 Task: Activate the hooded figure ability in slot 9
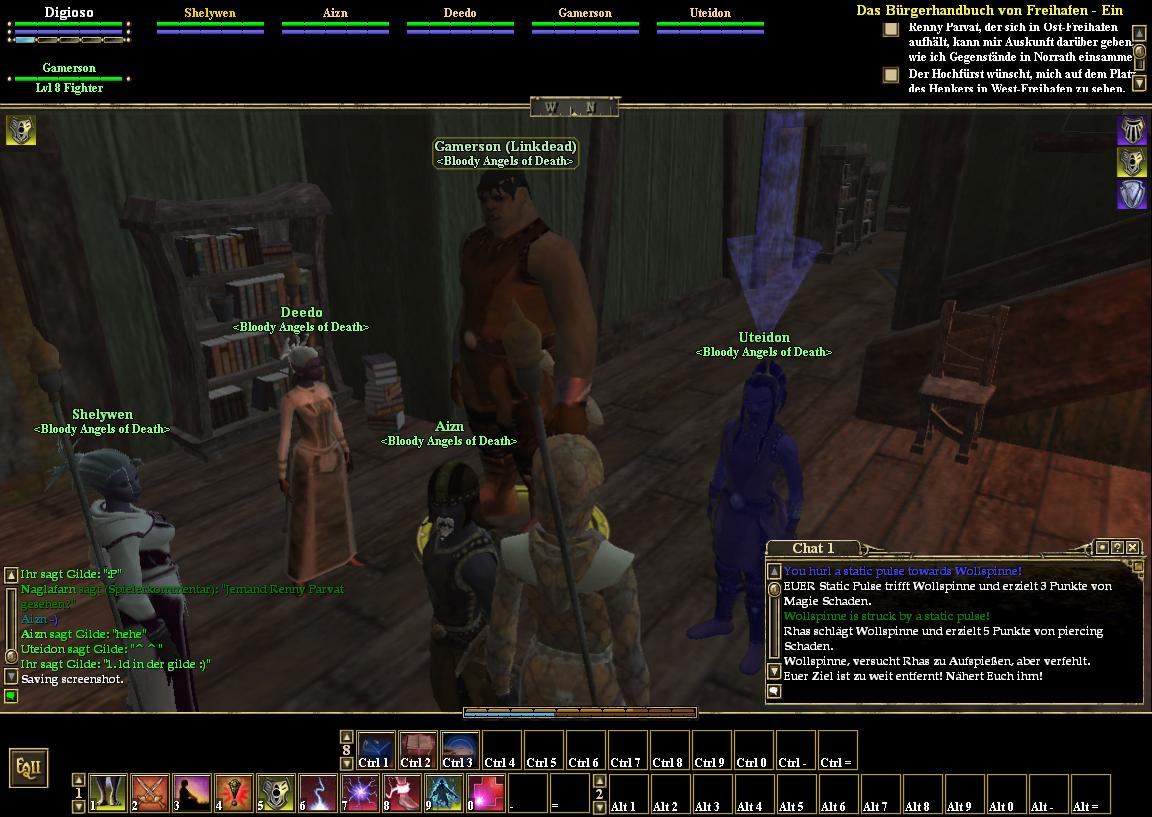click(x=444, y=793)
